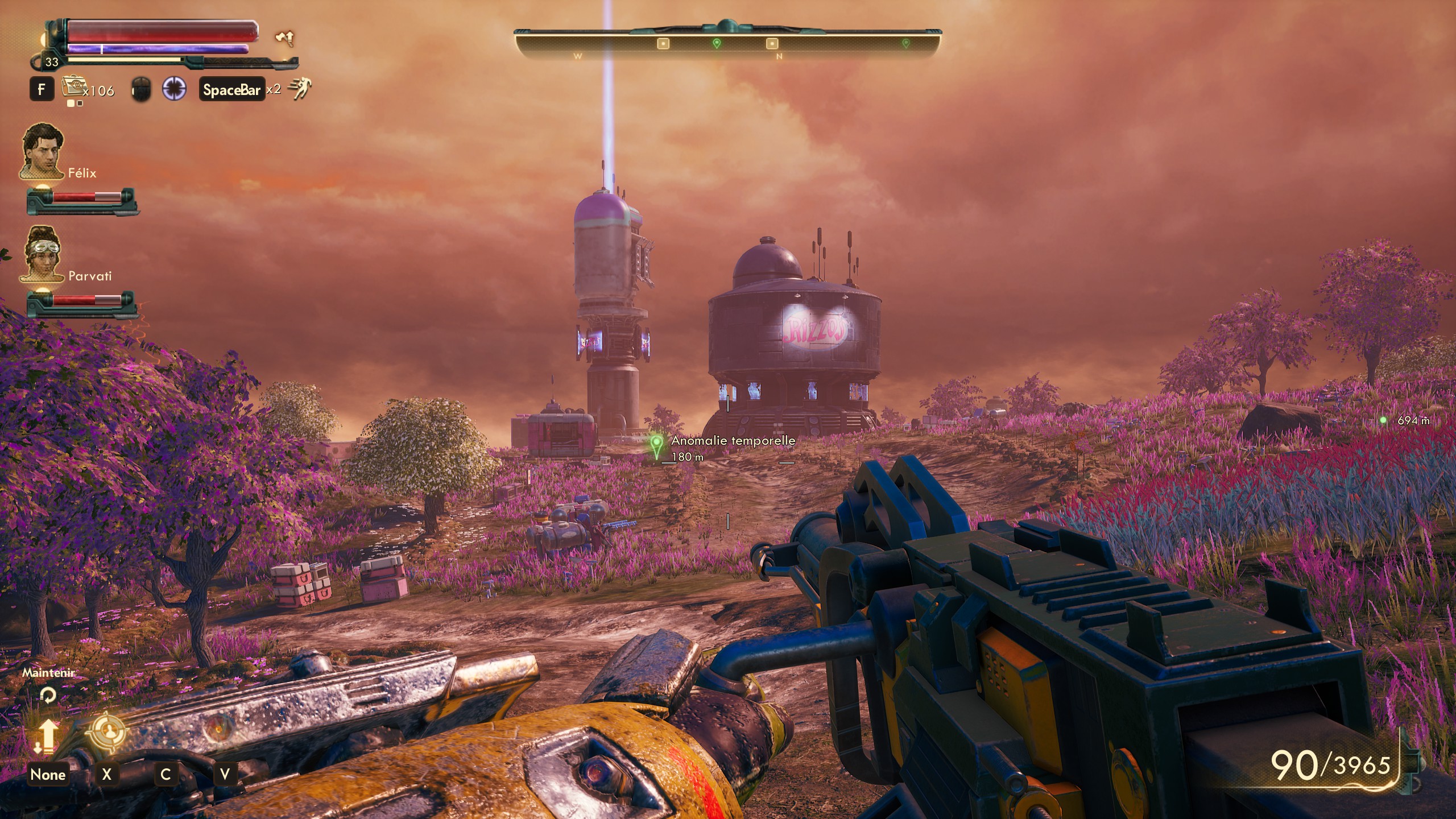Image resolution: width=1456 pixels, height=819 pixels.
Task: Click the axe level-up indicator icon
Action: pyautogui.click(x=284, y=38)
